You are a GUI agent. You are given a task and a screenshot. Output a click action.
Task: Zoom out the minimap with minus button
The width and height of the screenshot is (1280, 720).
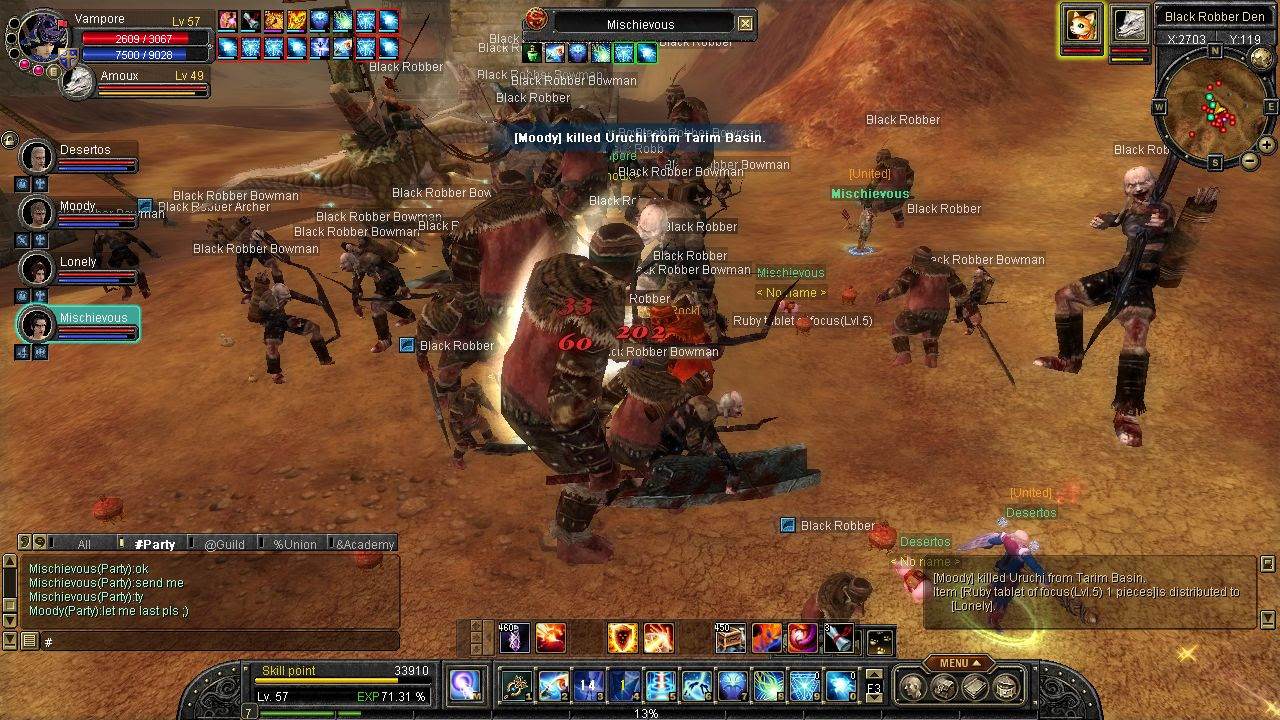tap(1250, 161)
